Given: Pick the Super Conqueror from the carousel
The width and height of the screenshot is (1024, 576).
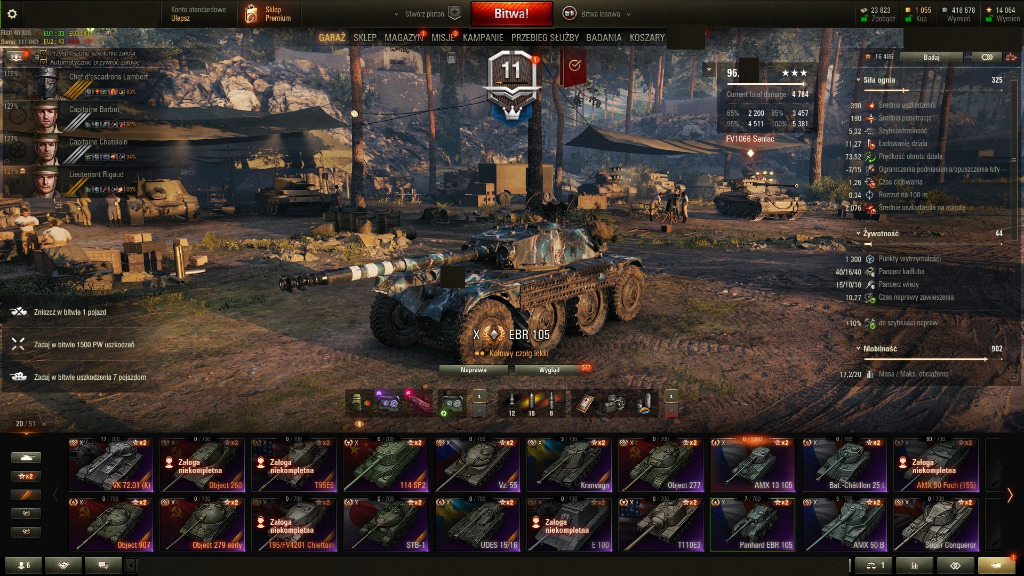Looking at the screenshot, I should [936, 525].
